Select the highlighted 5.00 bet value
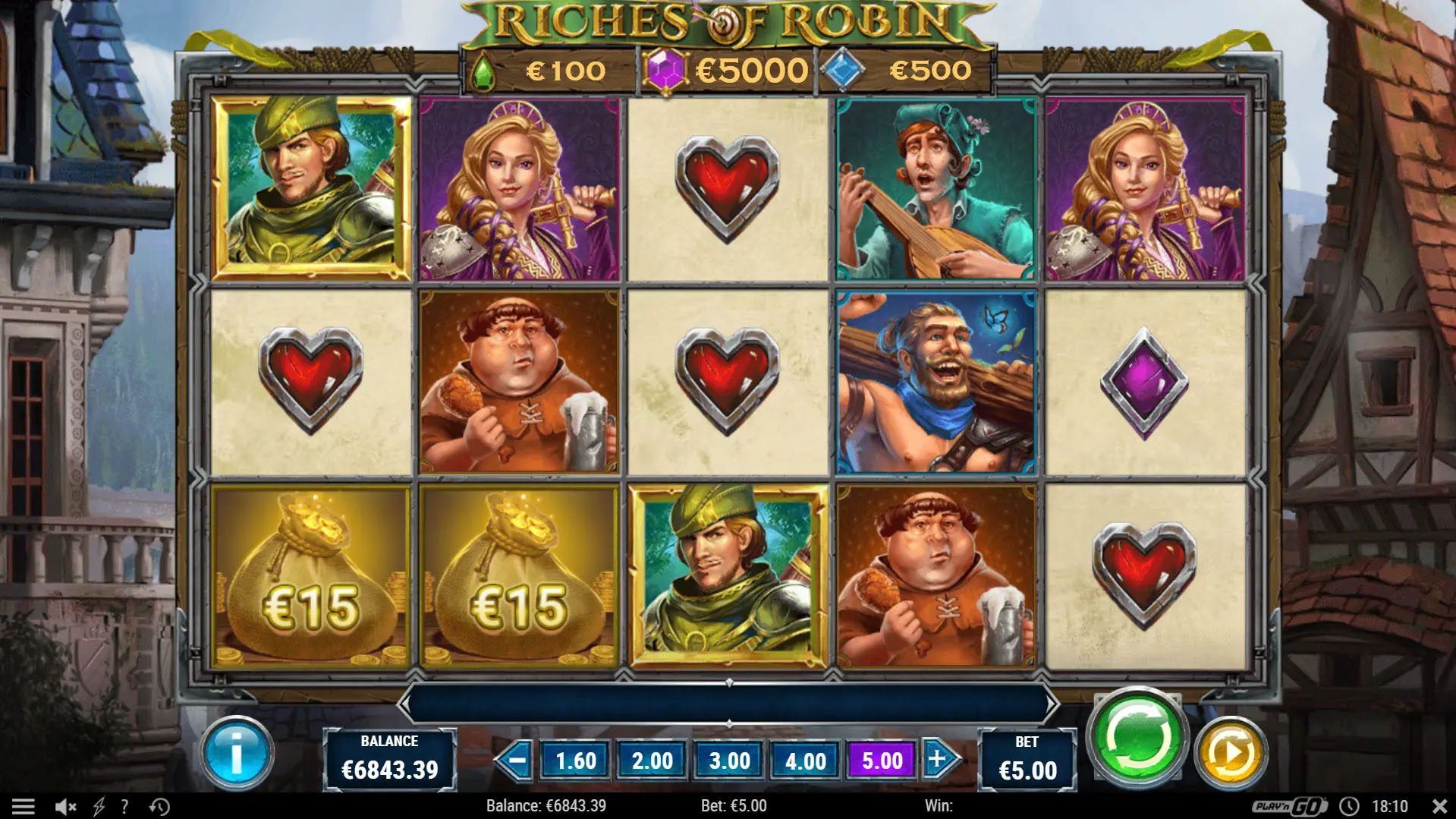The height and width of the screenshot is (819, 1456). pos(882,761)
